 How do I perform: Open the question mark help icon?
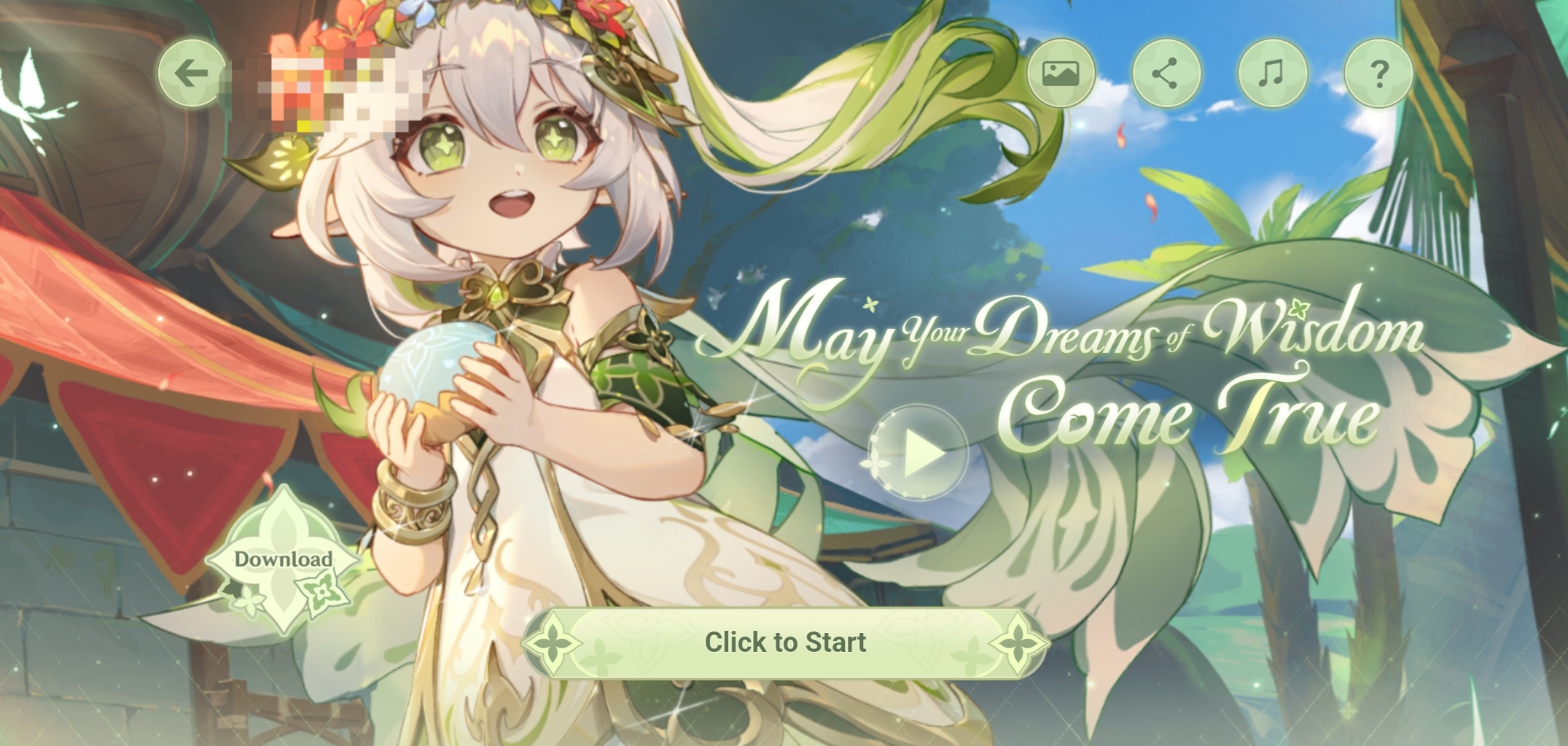tap(1378, 73)
